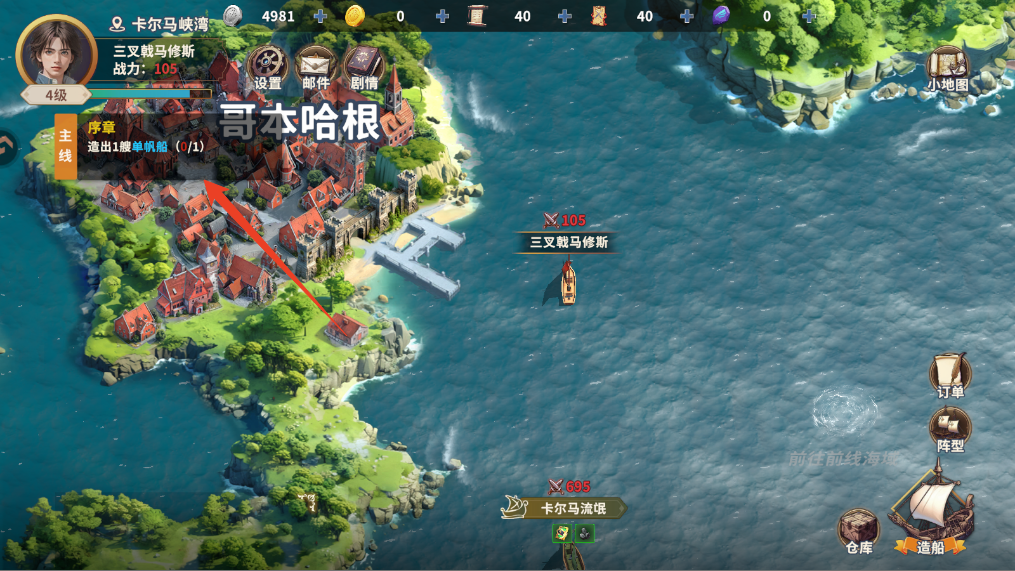Show the 小地图 minimap

947,69
